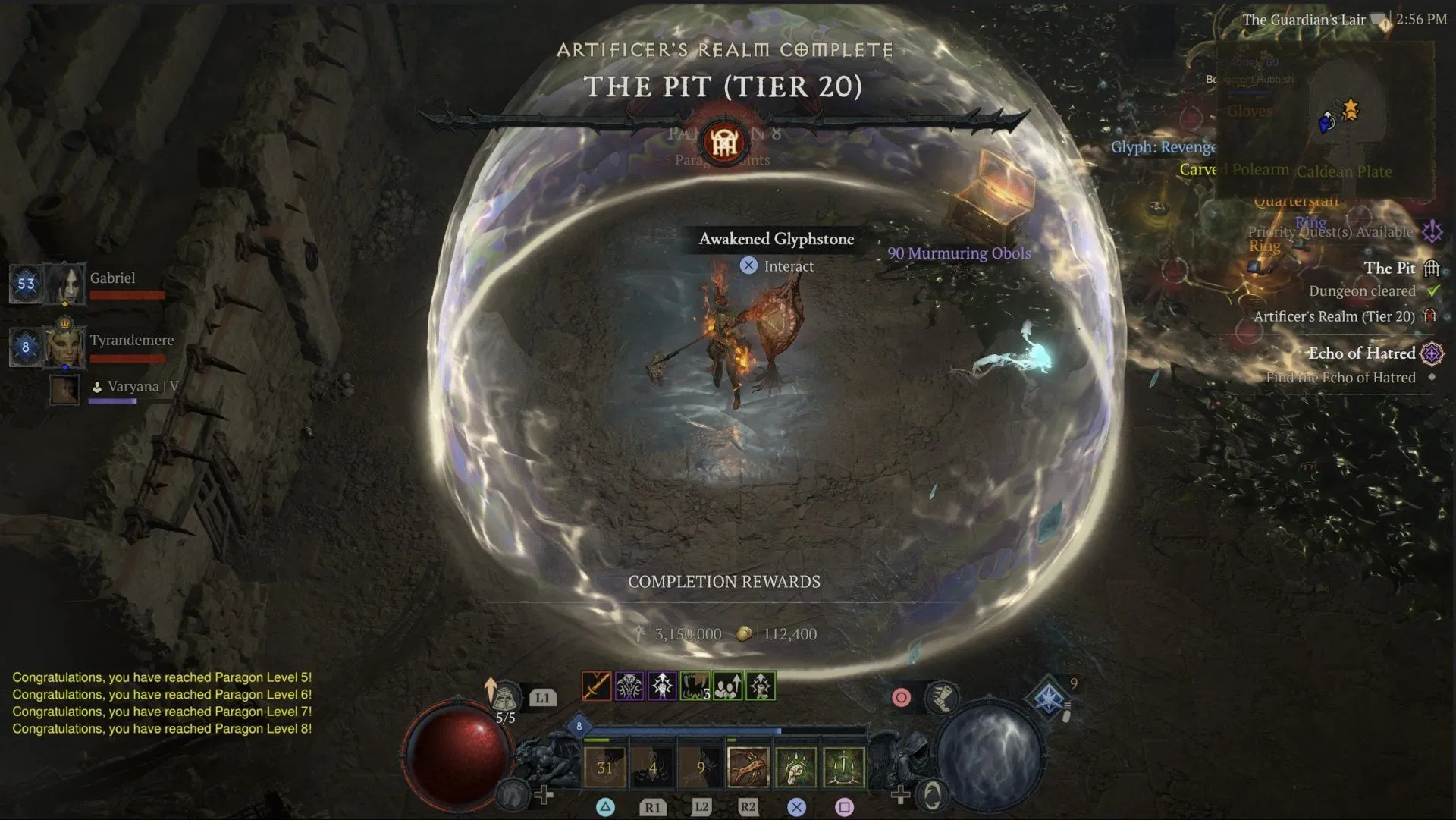
Task: Select the first skill icon on the action bar
Action: click(596, 686)
